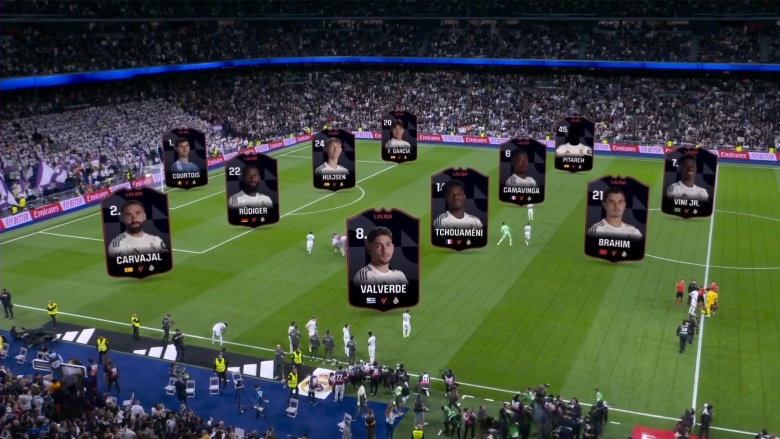Select the Courtois player card
780x439 pixels.
pos(185,158)
